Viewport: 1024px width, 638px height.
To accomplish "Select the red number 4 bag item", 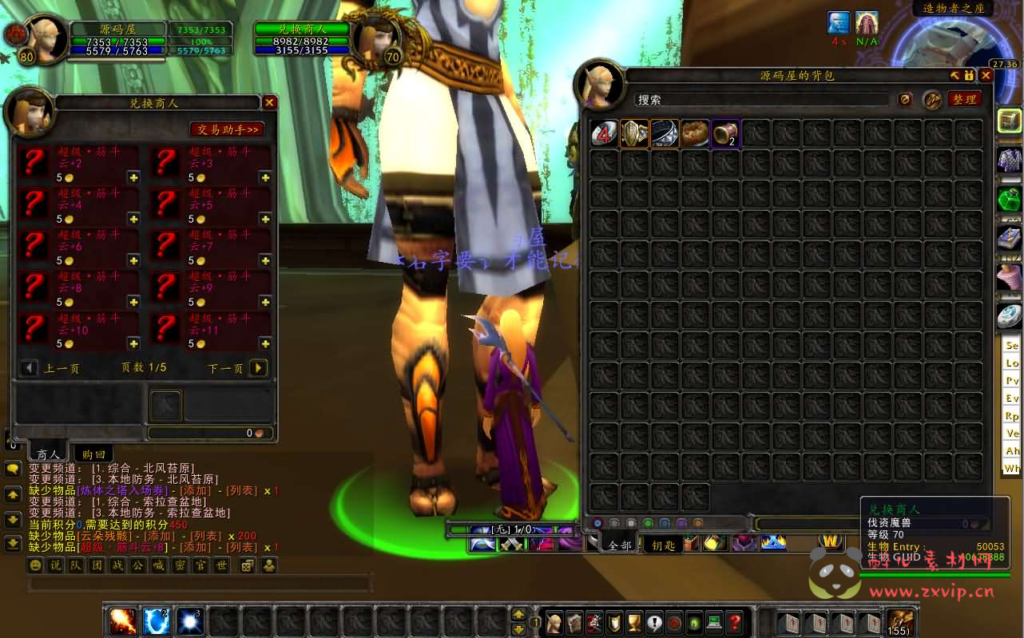I will [x=604, y=133].
